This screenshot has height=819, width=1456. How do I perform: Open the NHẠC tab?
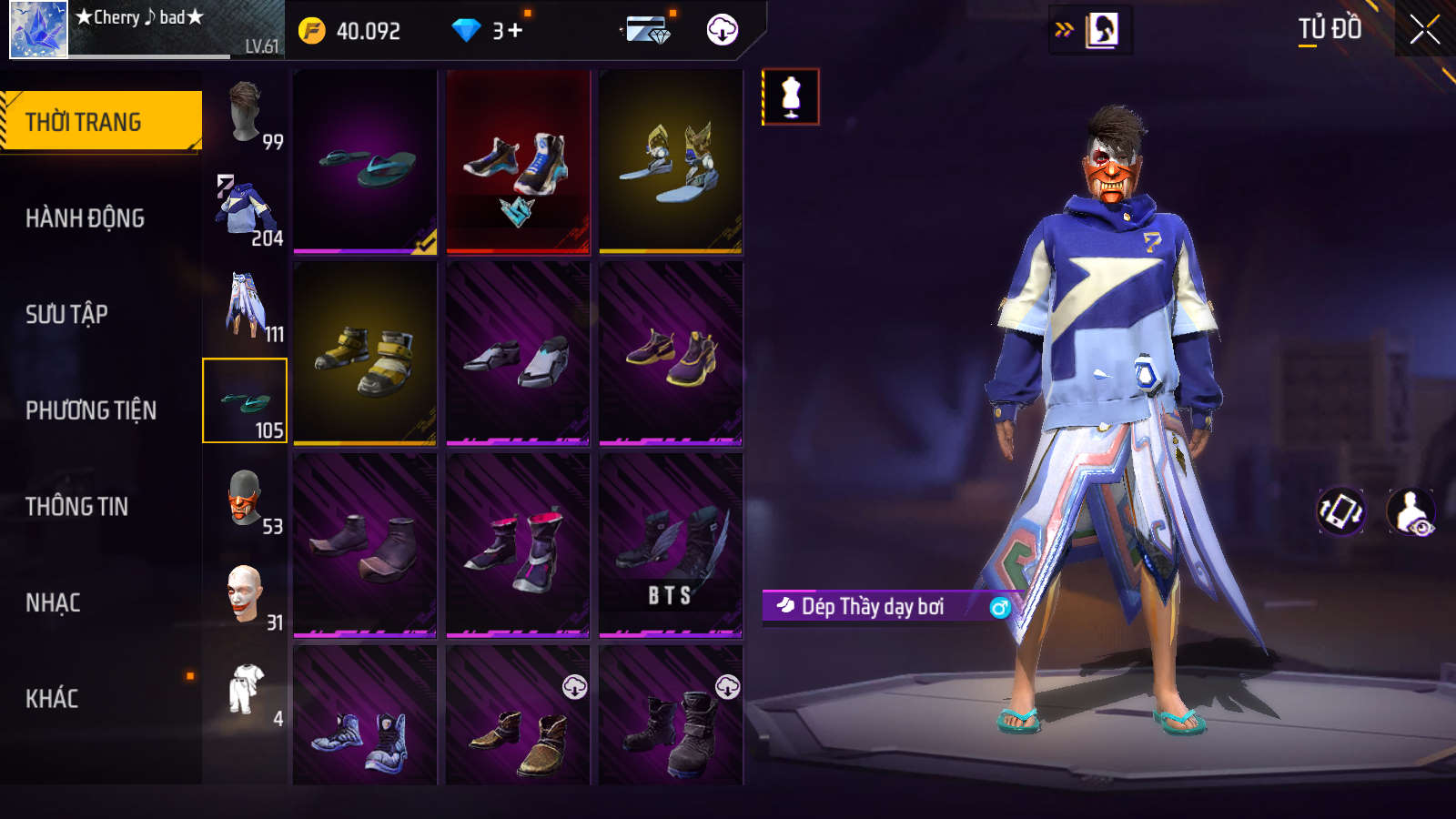point(53,602)
